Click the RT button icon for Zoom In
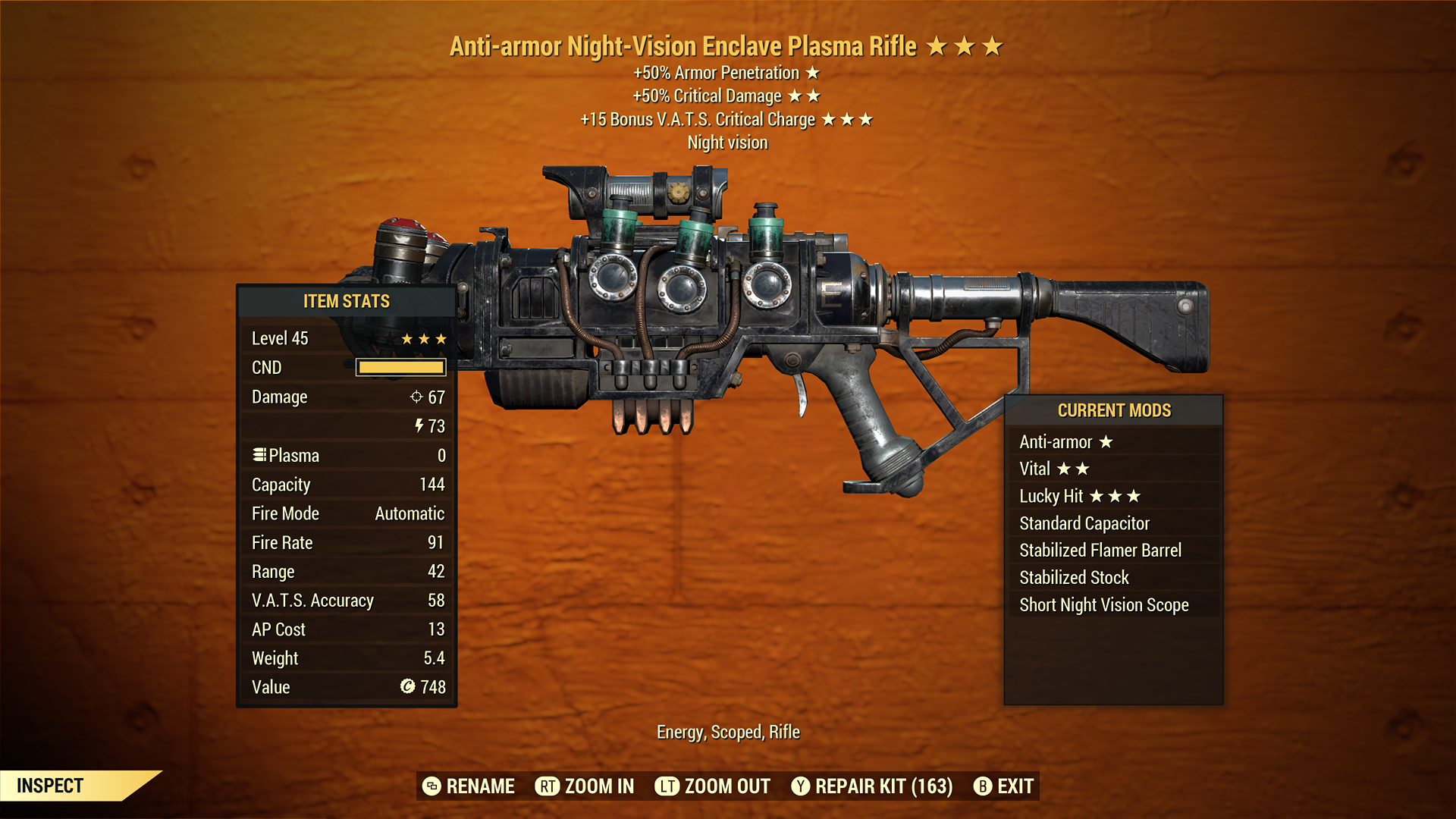The image size is (1456, 819). click(x=545, y=786)
